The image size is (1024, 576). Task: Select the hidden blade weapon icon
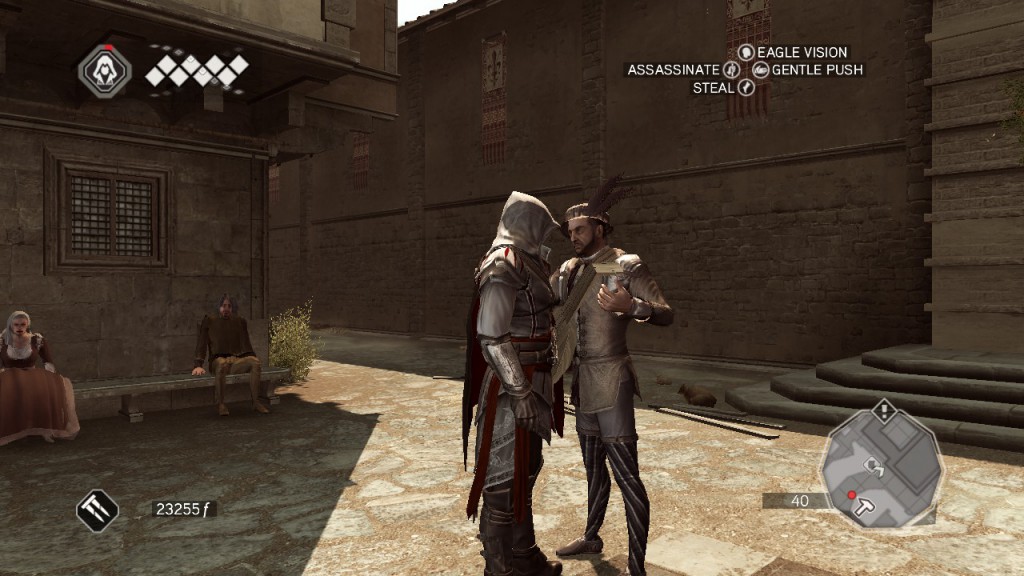[98, 511]
